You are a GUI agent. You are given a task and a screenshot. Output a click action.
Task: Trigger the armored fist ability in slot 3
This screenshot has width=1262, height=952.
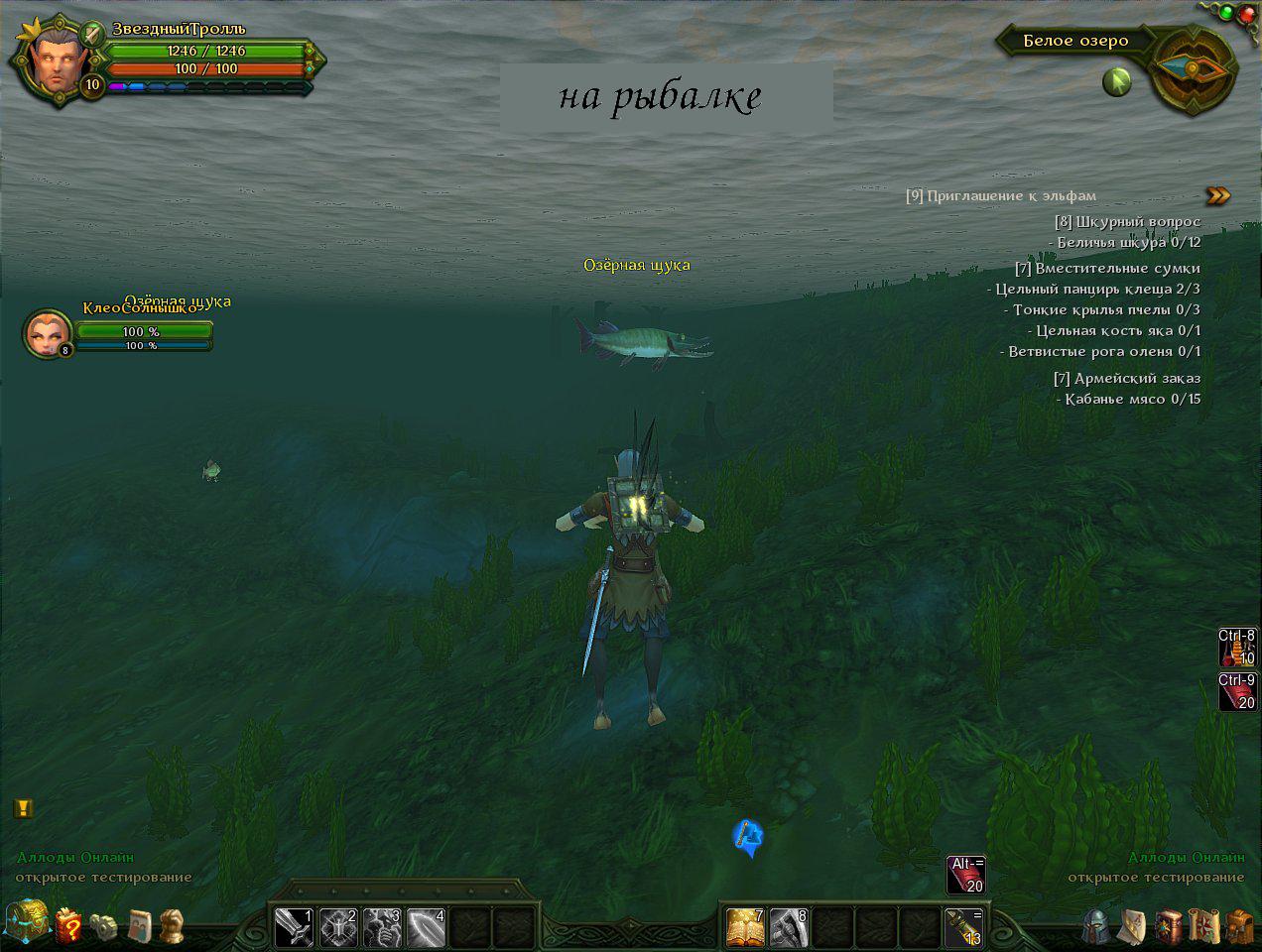click(382, 927)
